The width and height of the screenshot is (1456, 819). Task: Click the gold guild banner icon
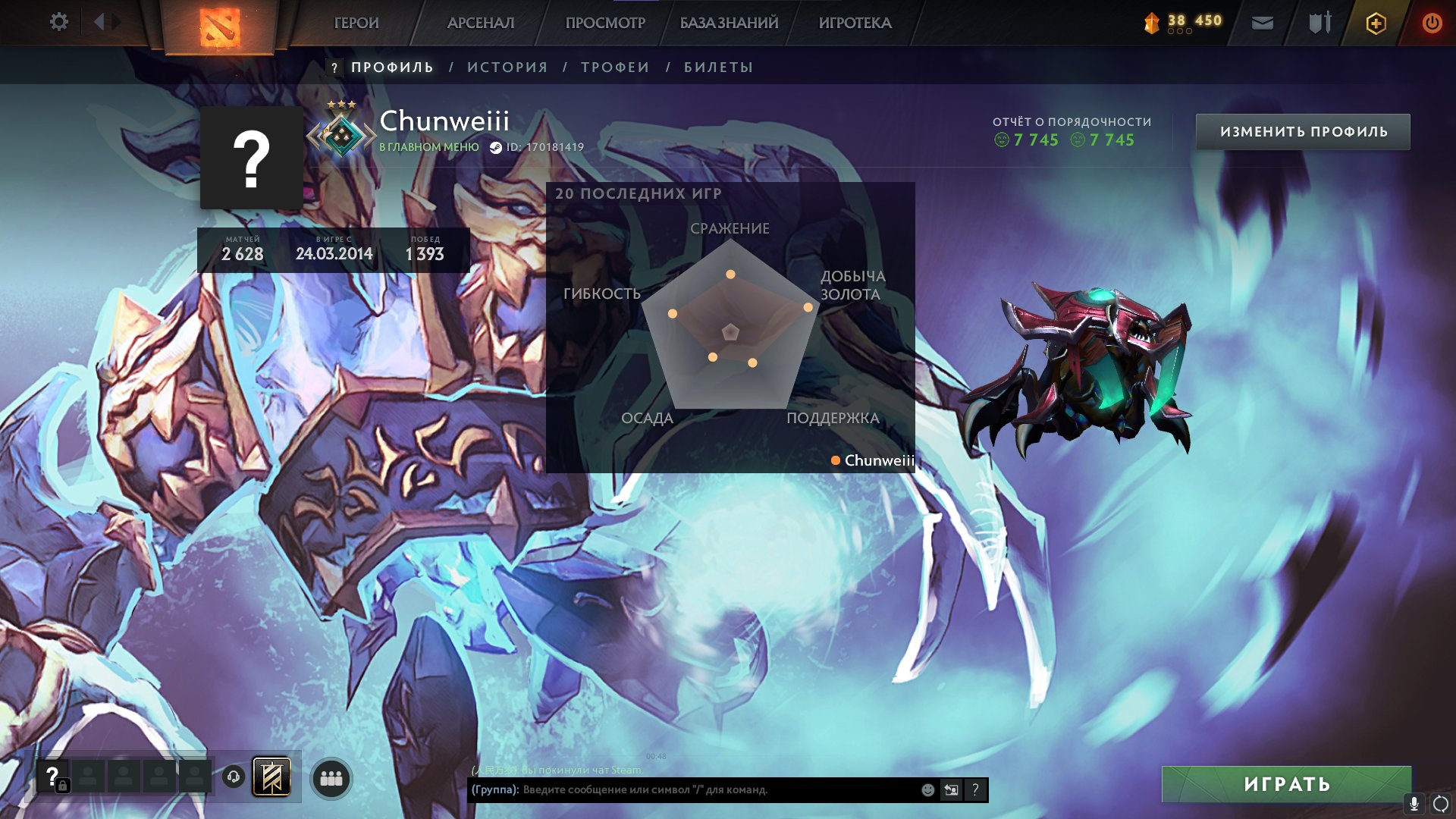[274, 777]
